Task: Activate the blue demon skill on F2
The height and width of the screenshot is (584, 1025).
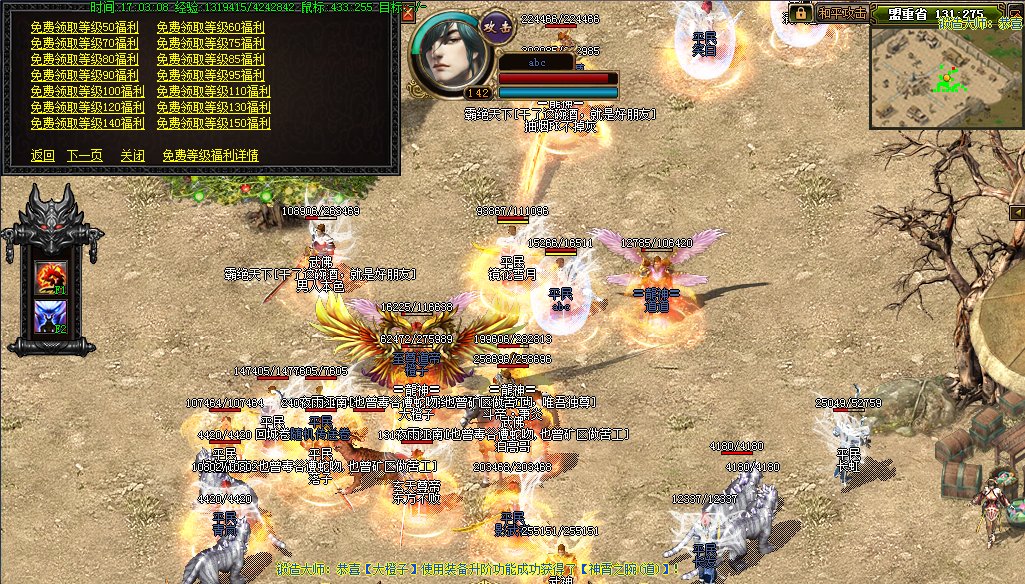Action: click(50, 316)
